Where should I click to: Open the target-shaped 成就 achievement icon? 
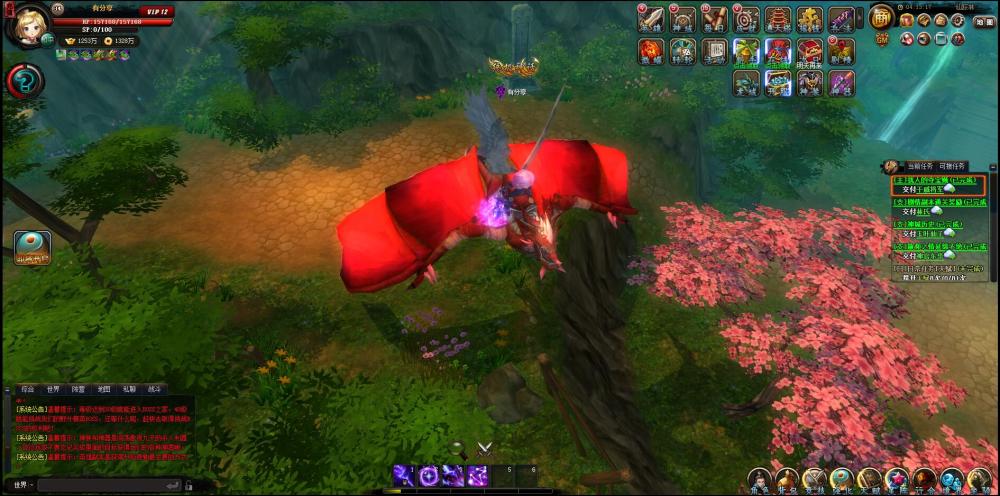(x=746, y=19)
